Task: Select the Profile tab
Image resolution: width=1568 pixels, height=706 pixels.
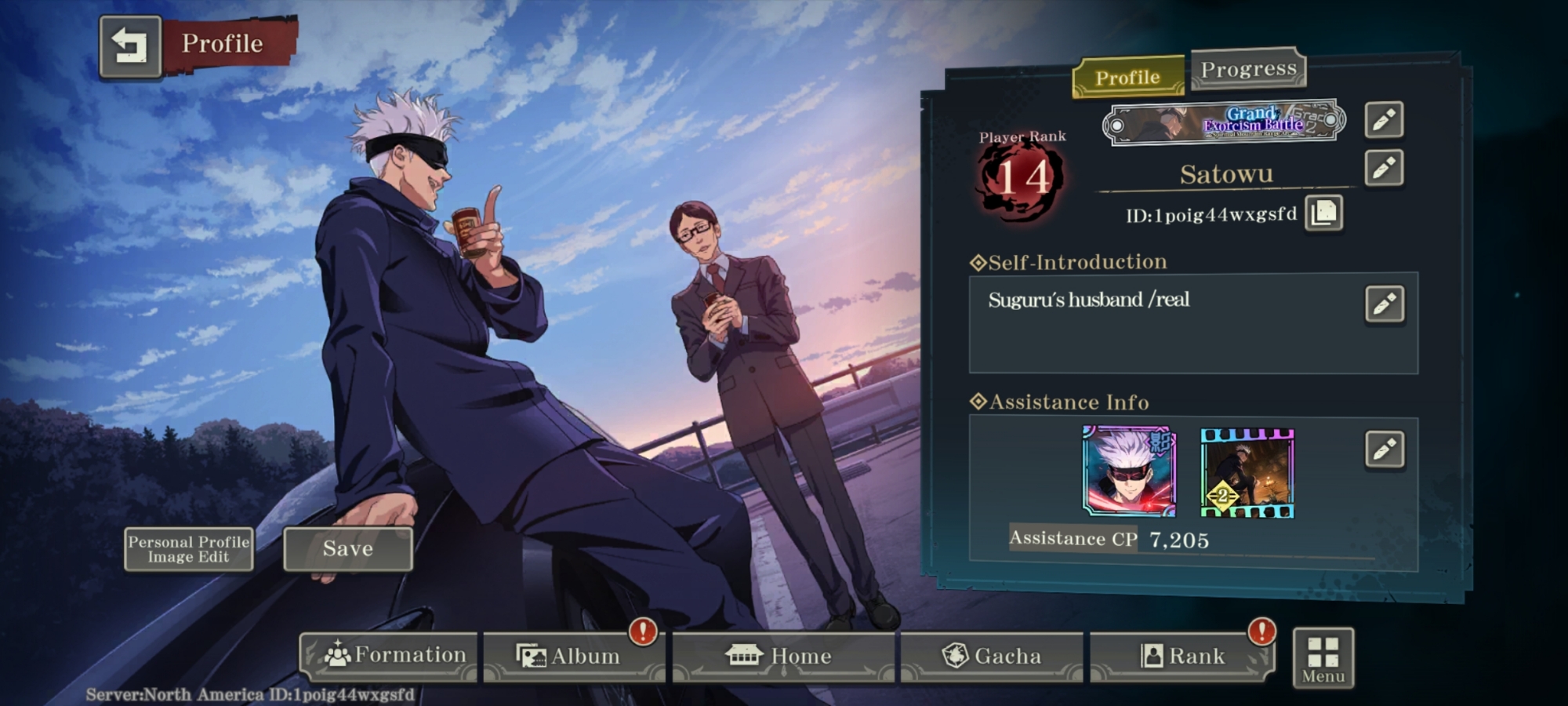Action: point(1127,77)
